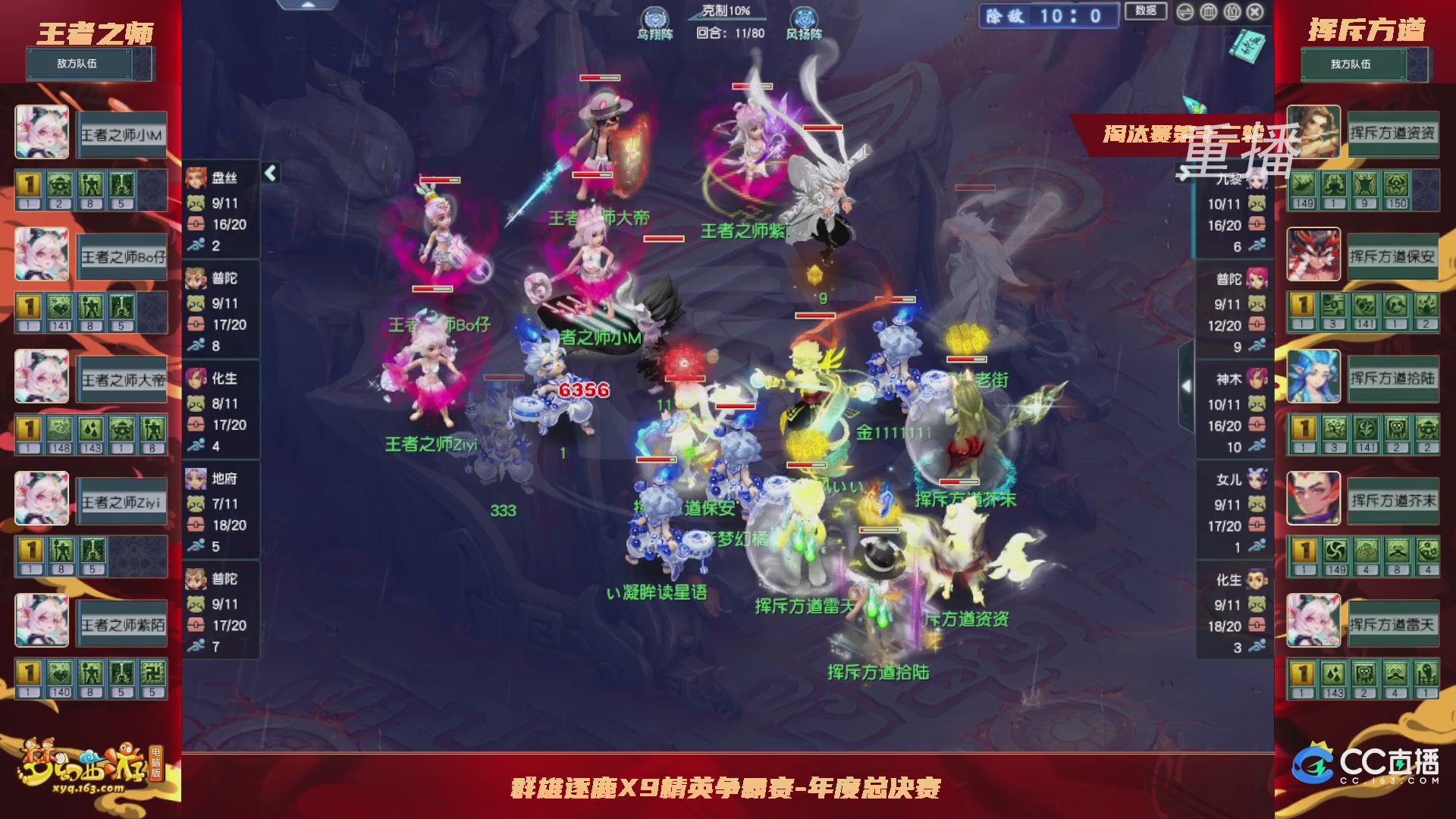The image size is (1456, 819).
Task: Open the battle notes scroll icon near top right
Action: click(1247, 46)
